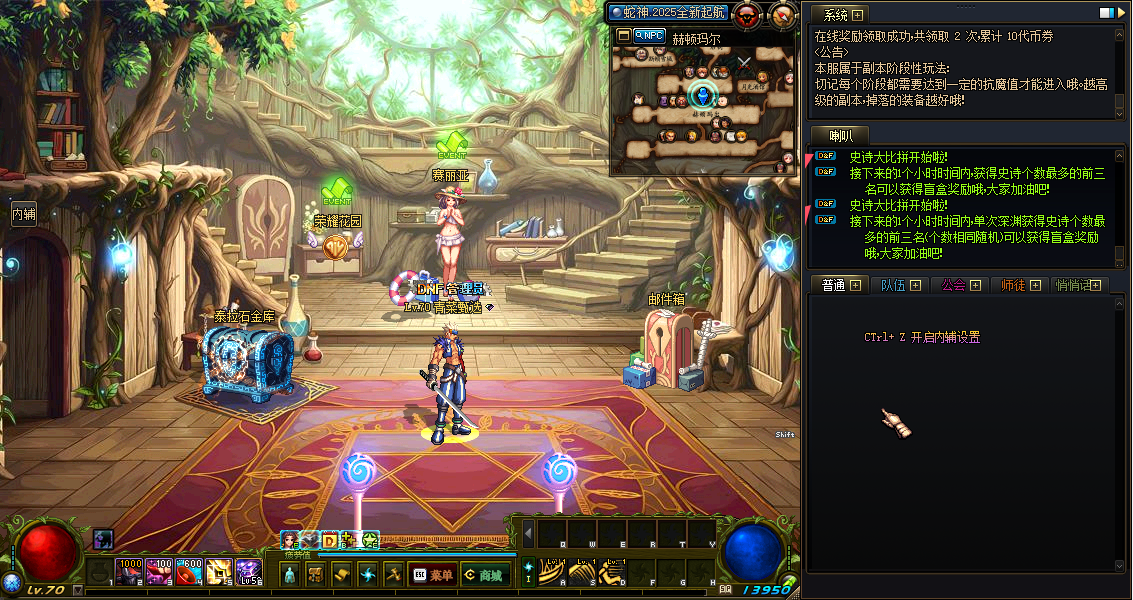
Task: Open the compass icon beside the minimap
Action: (782, 14)
